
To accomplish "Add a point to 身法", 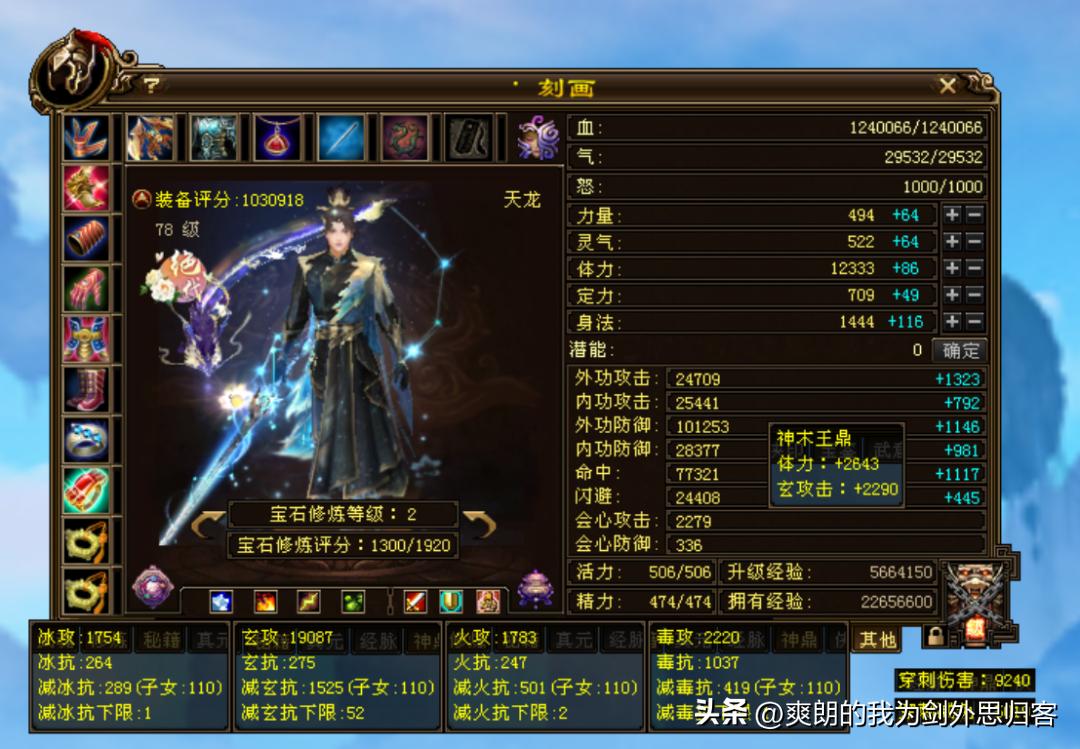I will pyautogui.click(x=952, y=322).
